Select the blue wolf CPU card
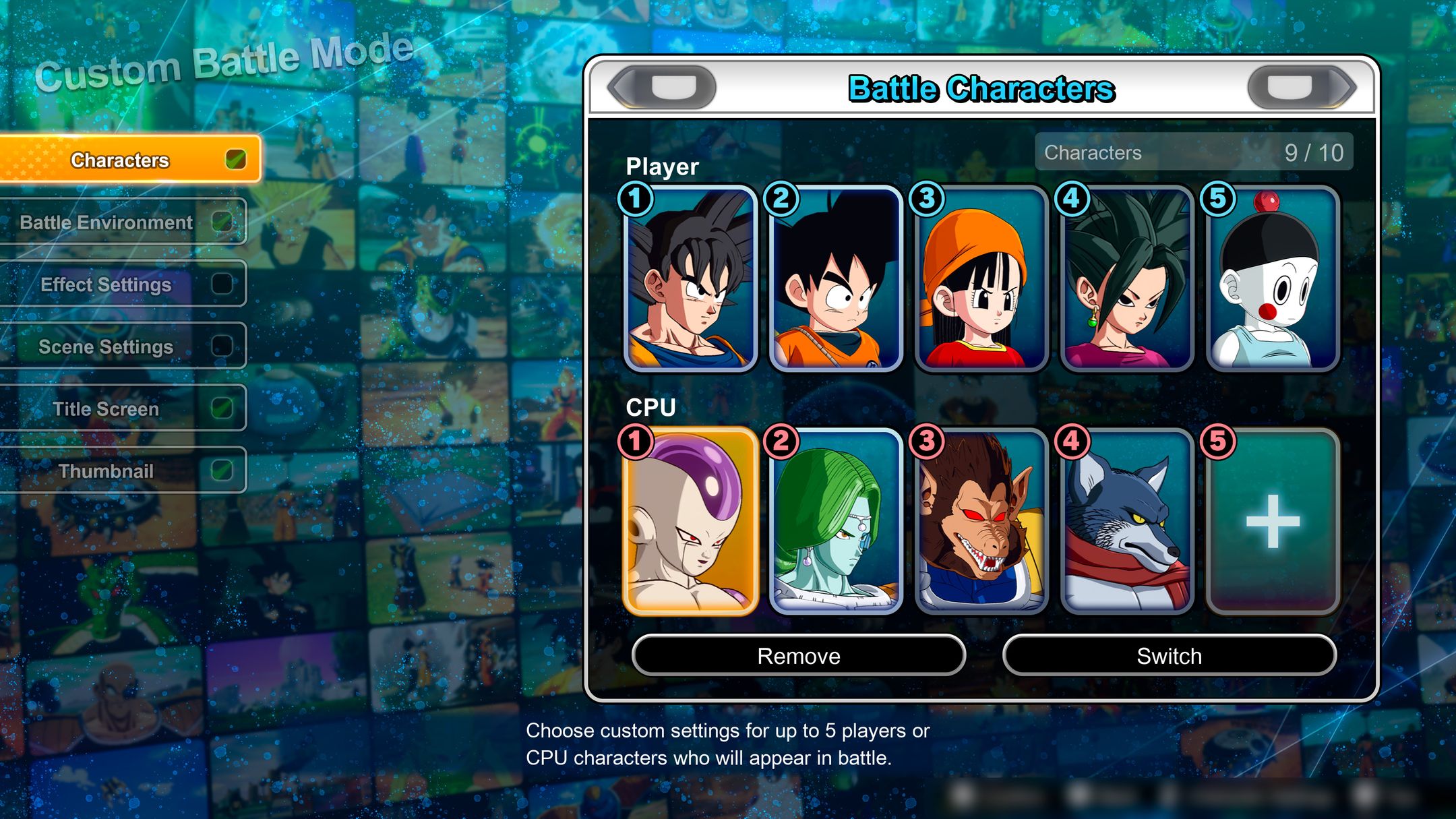The height and width of the screenshot is (819, 1456). 1127,522
